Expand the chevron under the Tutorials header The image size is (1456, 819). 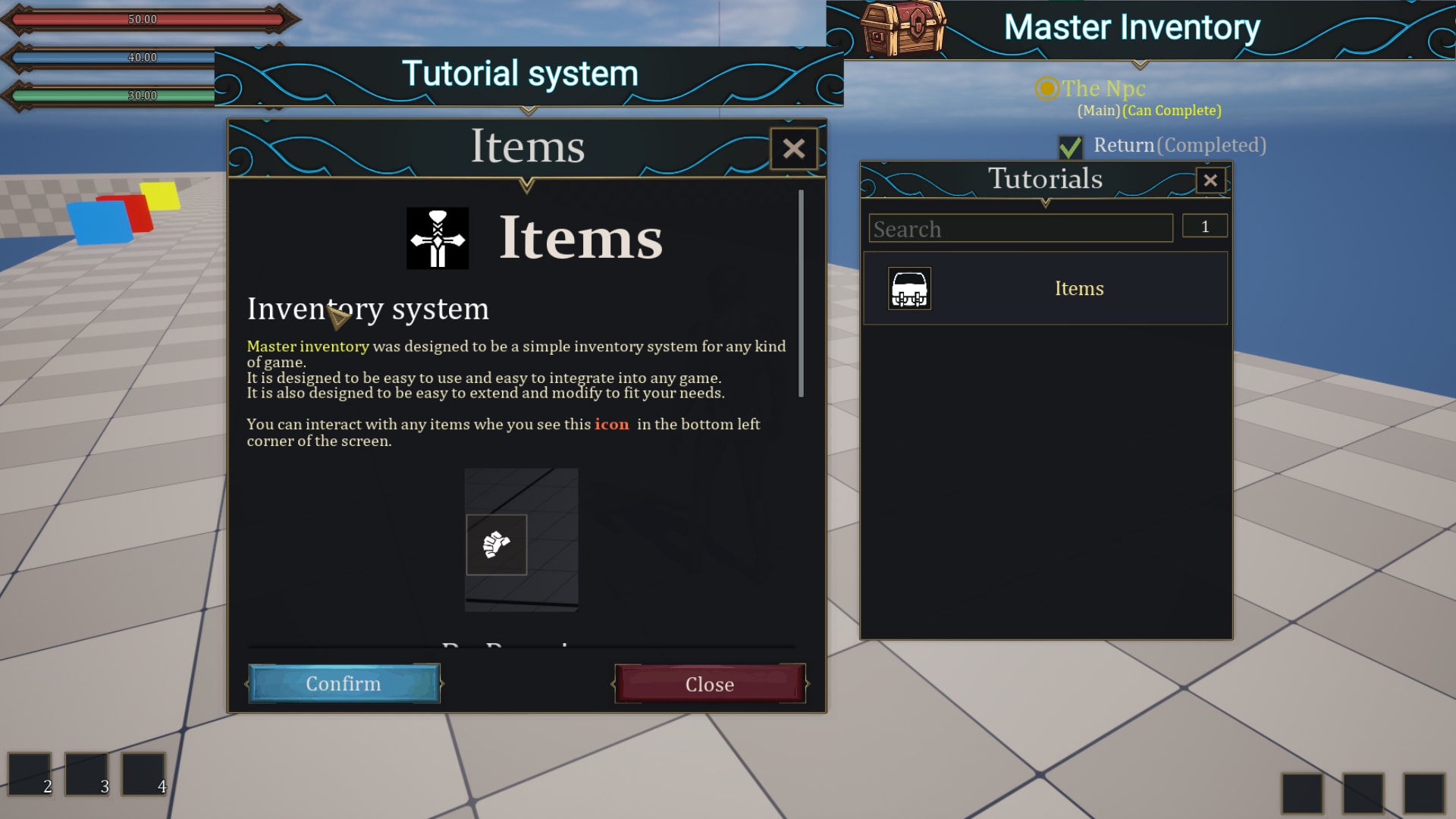point(1046,204)
